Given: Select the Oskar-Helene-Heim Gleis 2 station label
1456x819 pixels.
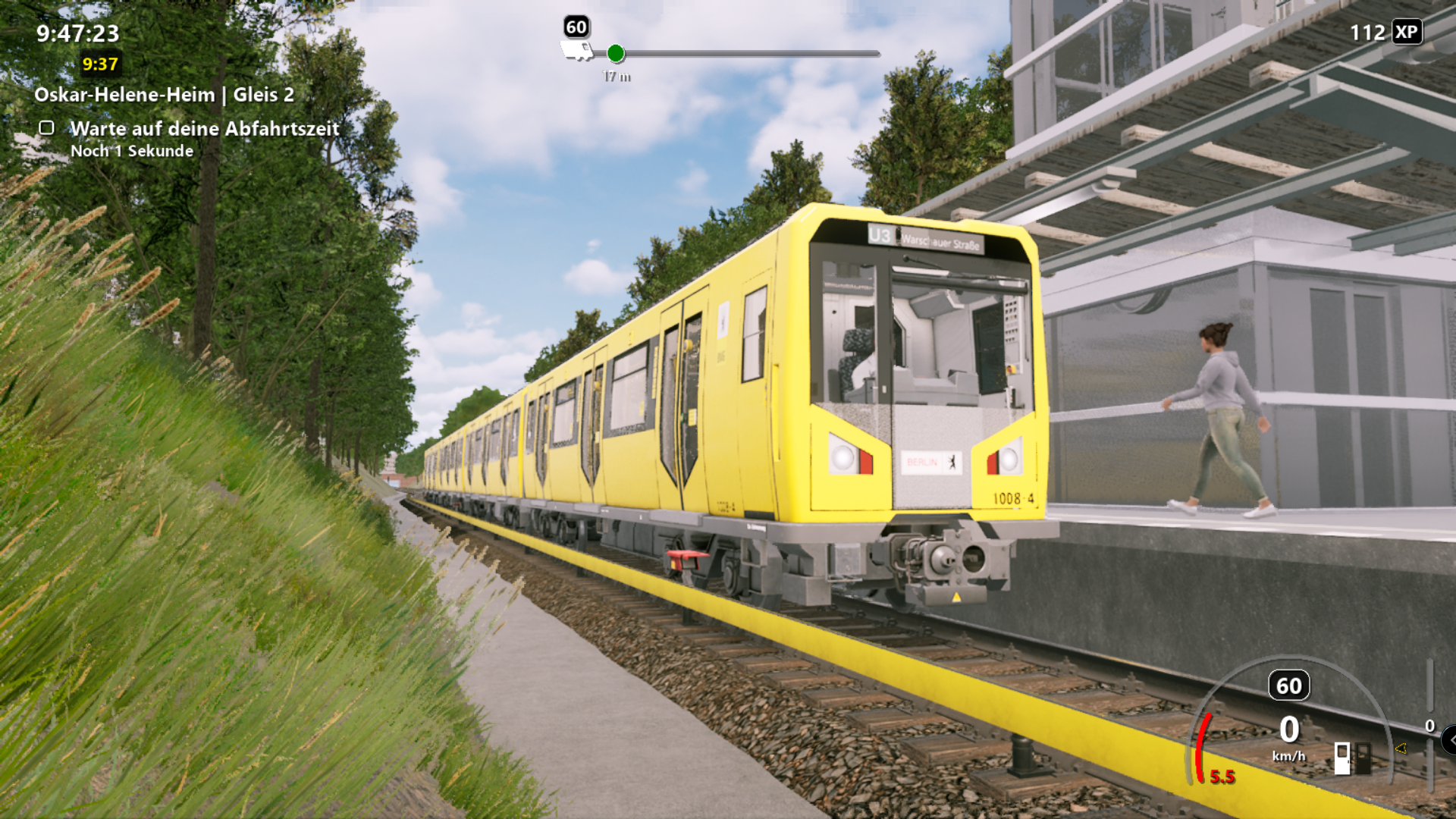Looking at the screenshot, I should coord(164,95).
